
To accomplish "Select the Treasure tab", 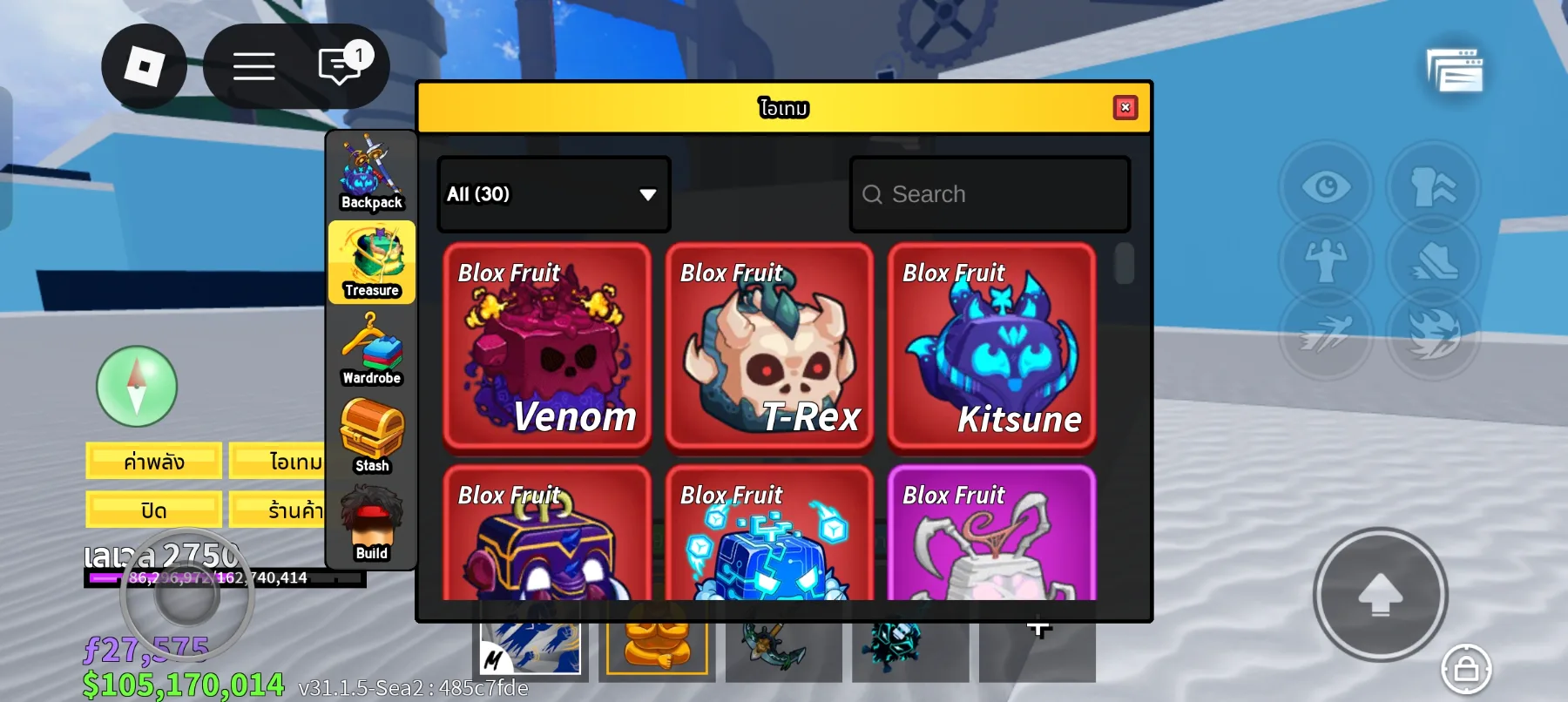I will 371,261.
